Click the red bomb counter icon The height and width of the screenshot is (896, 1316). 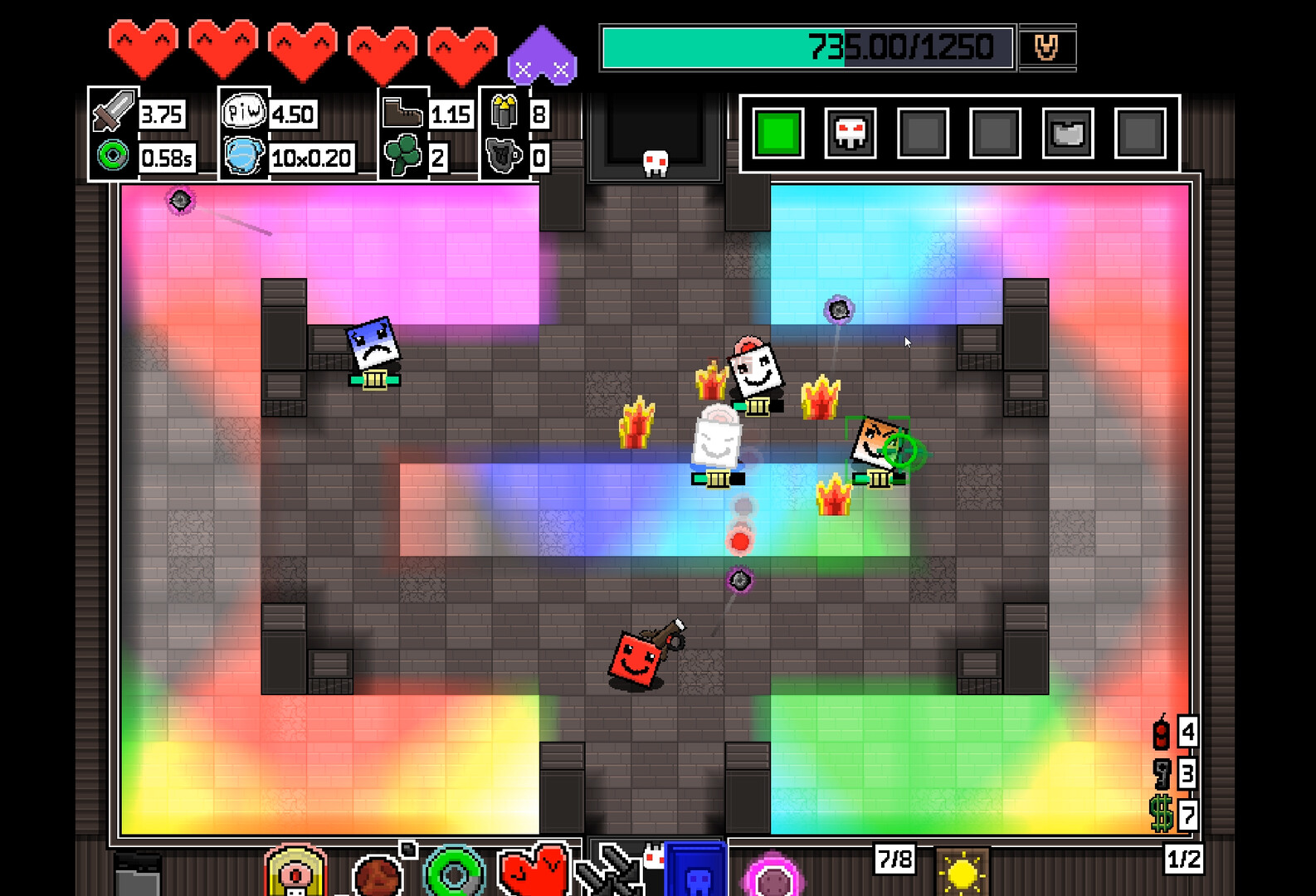click(x=1161, y=733)
